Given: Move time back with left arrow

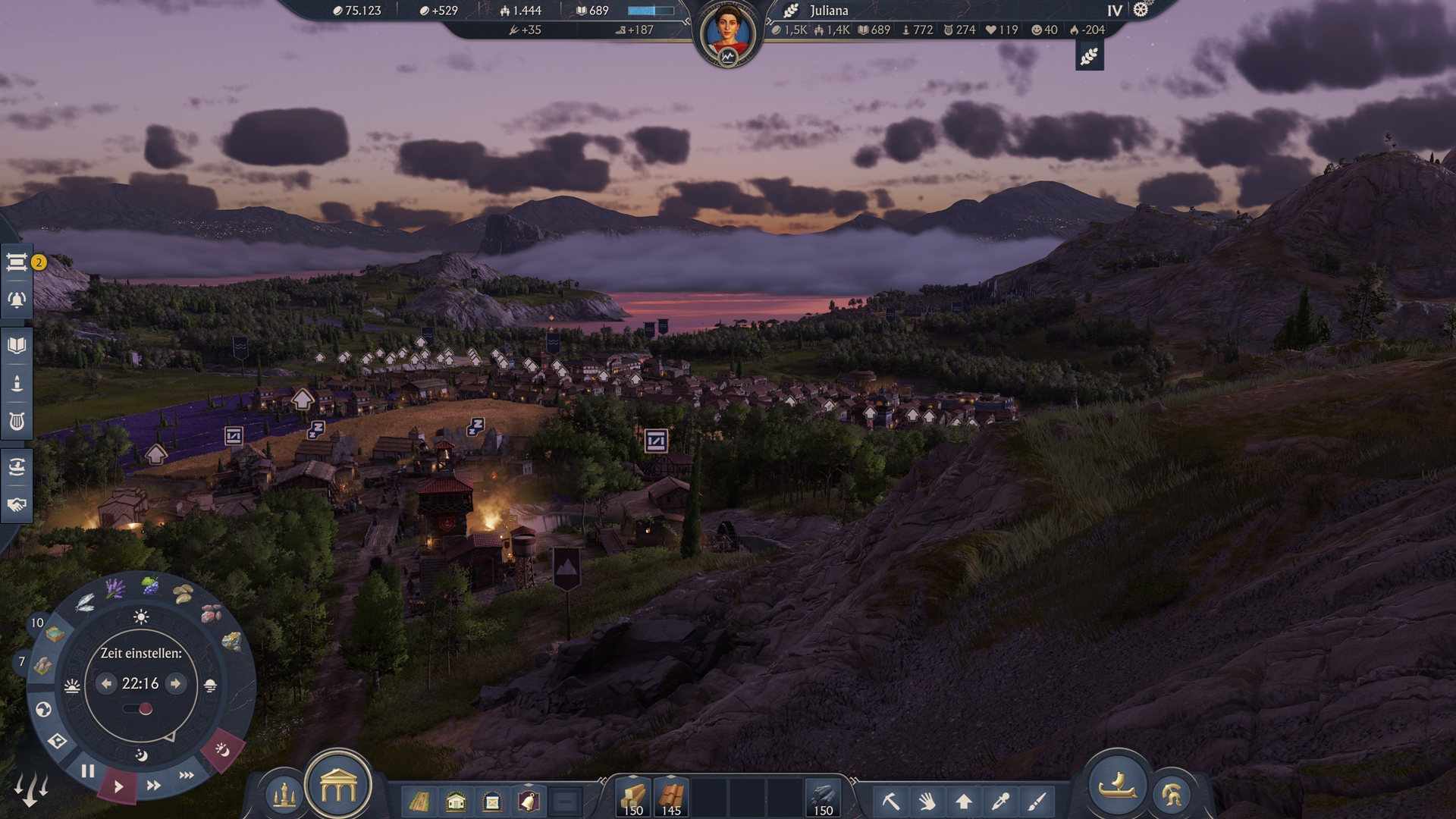Looking at the screenshot, I should pos(107,684).
